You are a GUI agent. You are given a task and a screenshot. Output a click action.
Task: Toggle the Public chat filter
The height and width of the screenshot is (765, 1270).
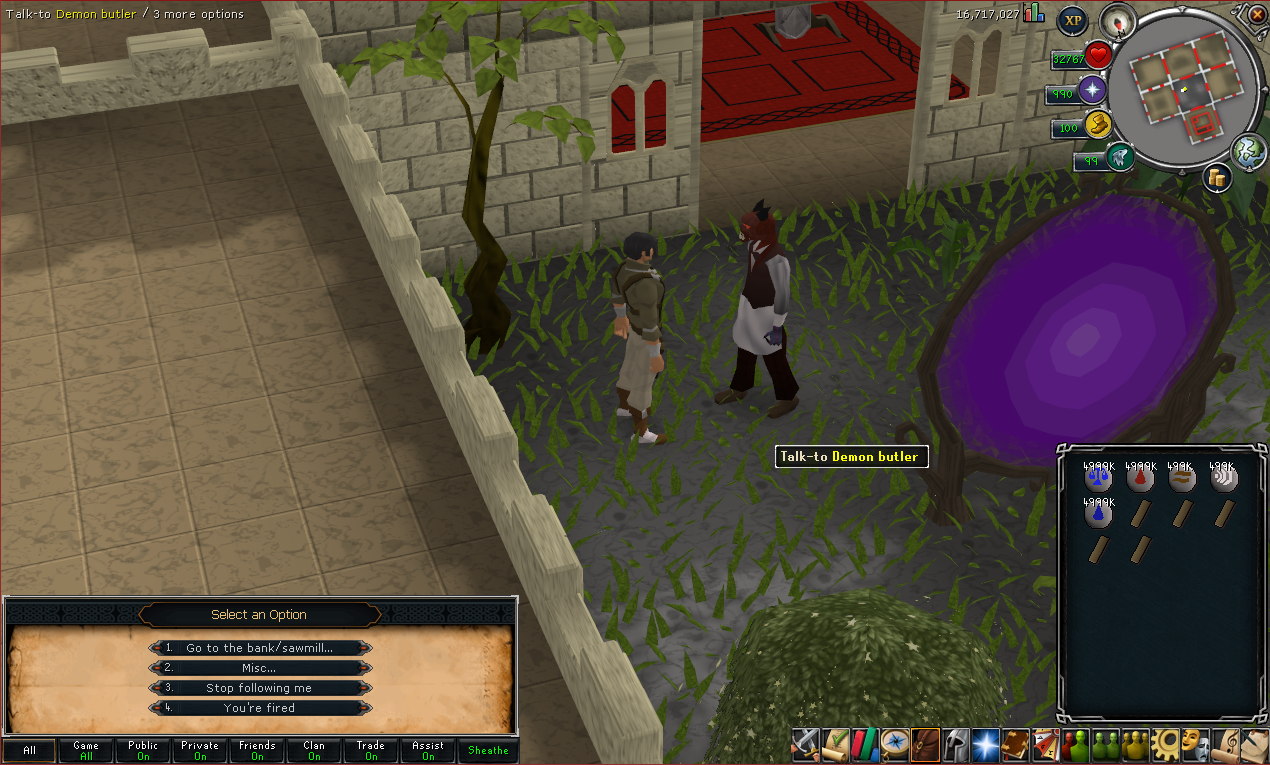pyautogui.click(x=143, y=750)
